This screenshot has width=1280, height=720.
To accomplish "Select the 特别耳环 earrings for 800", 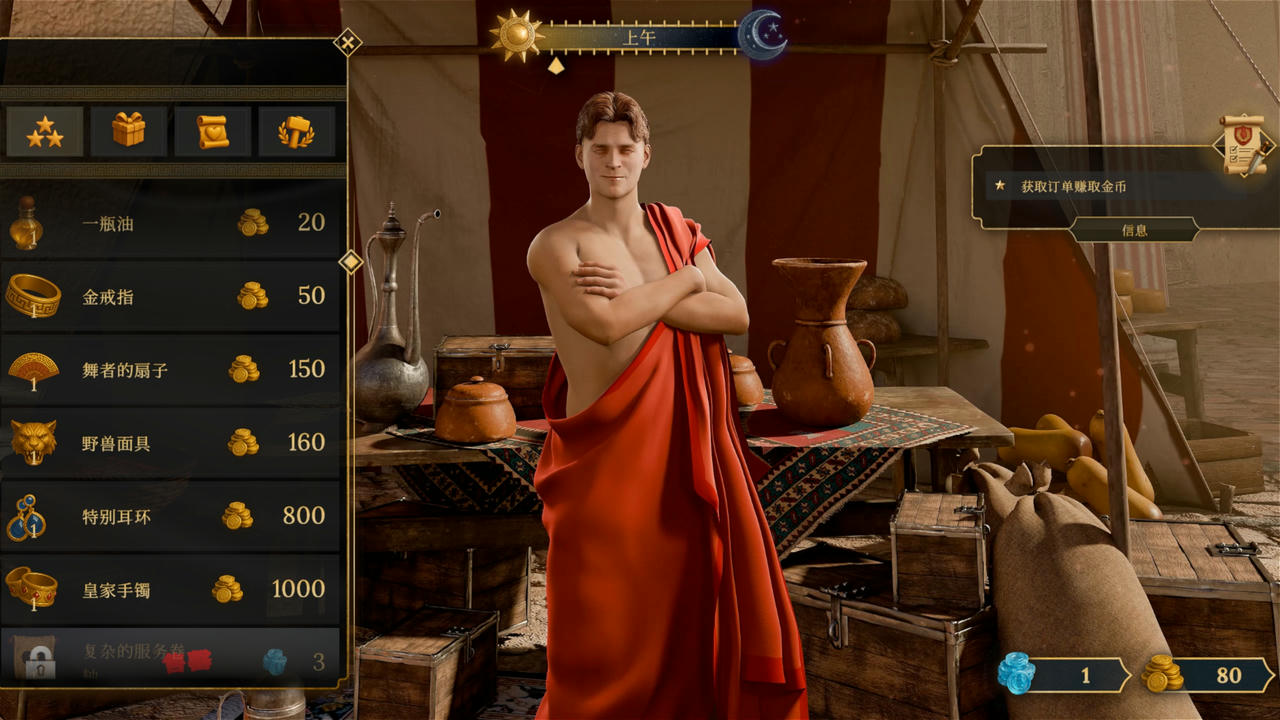I will point(170,516).
